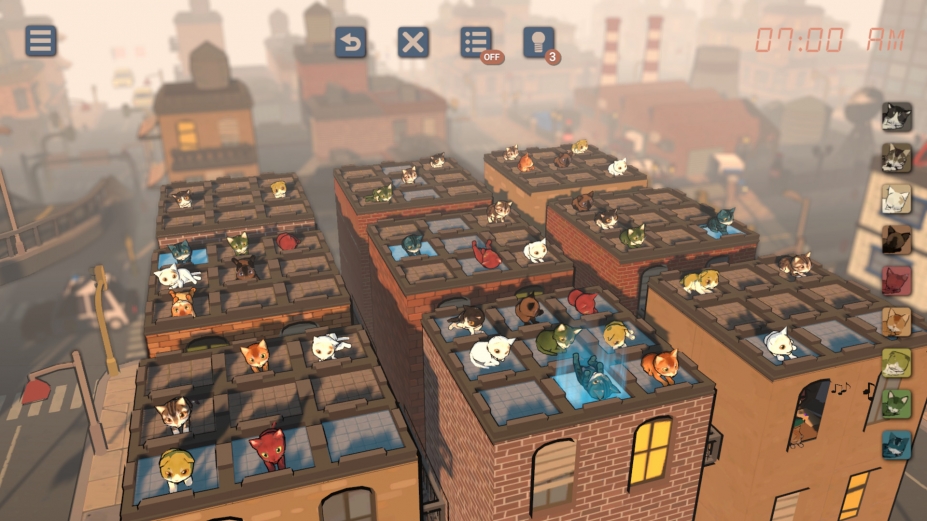Use a lightbulb hint
This screenshot has height=521, width=927.
pos(538,42)
